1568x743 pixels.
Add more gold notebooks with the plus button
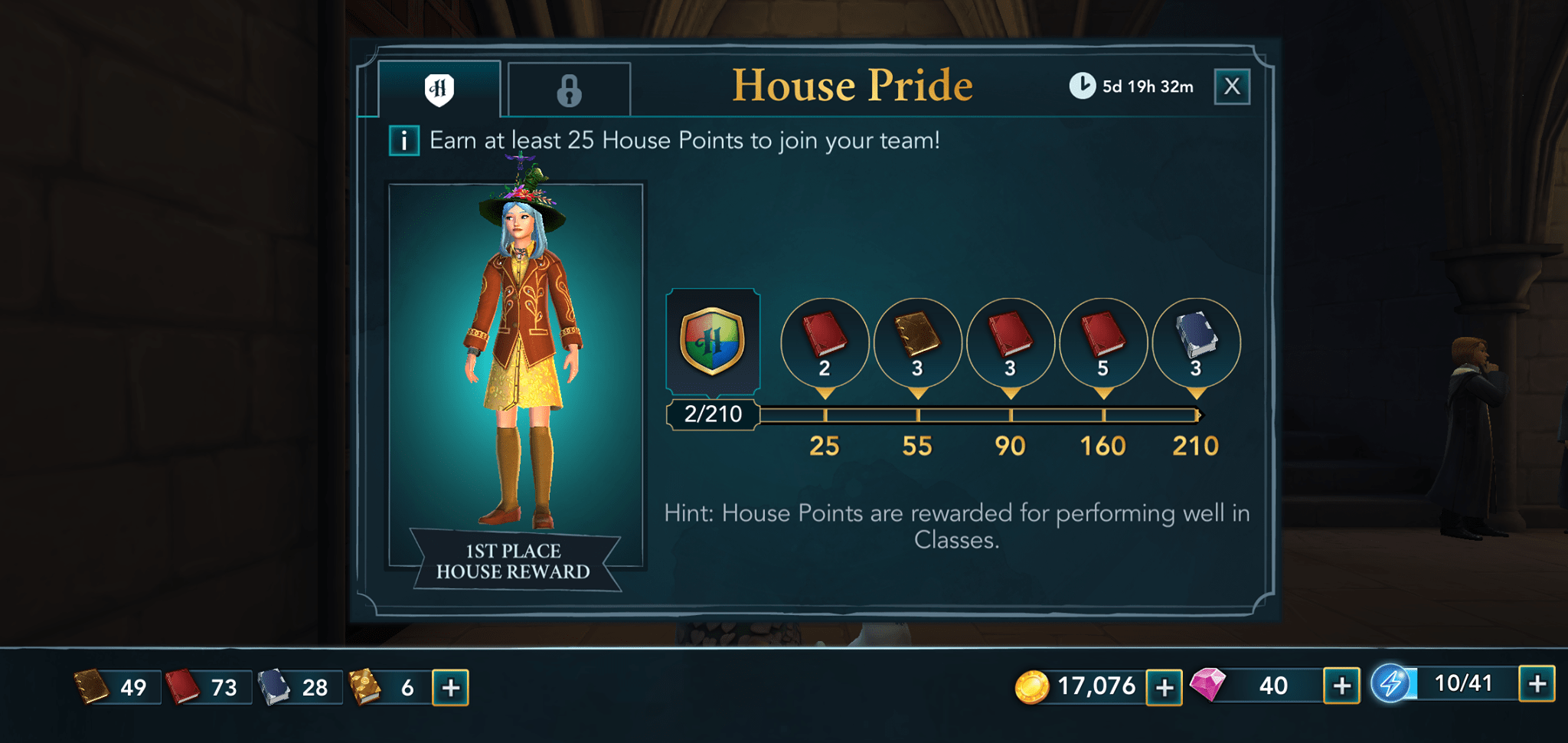point(450,686)
